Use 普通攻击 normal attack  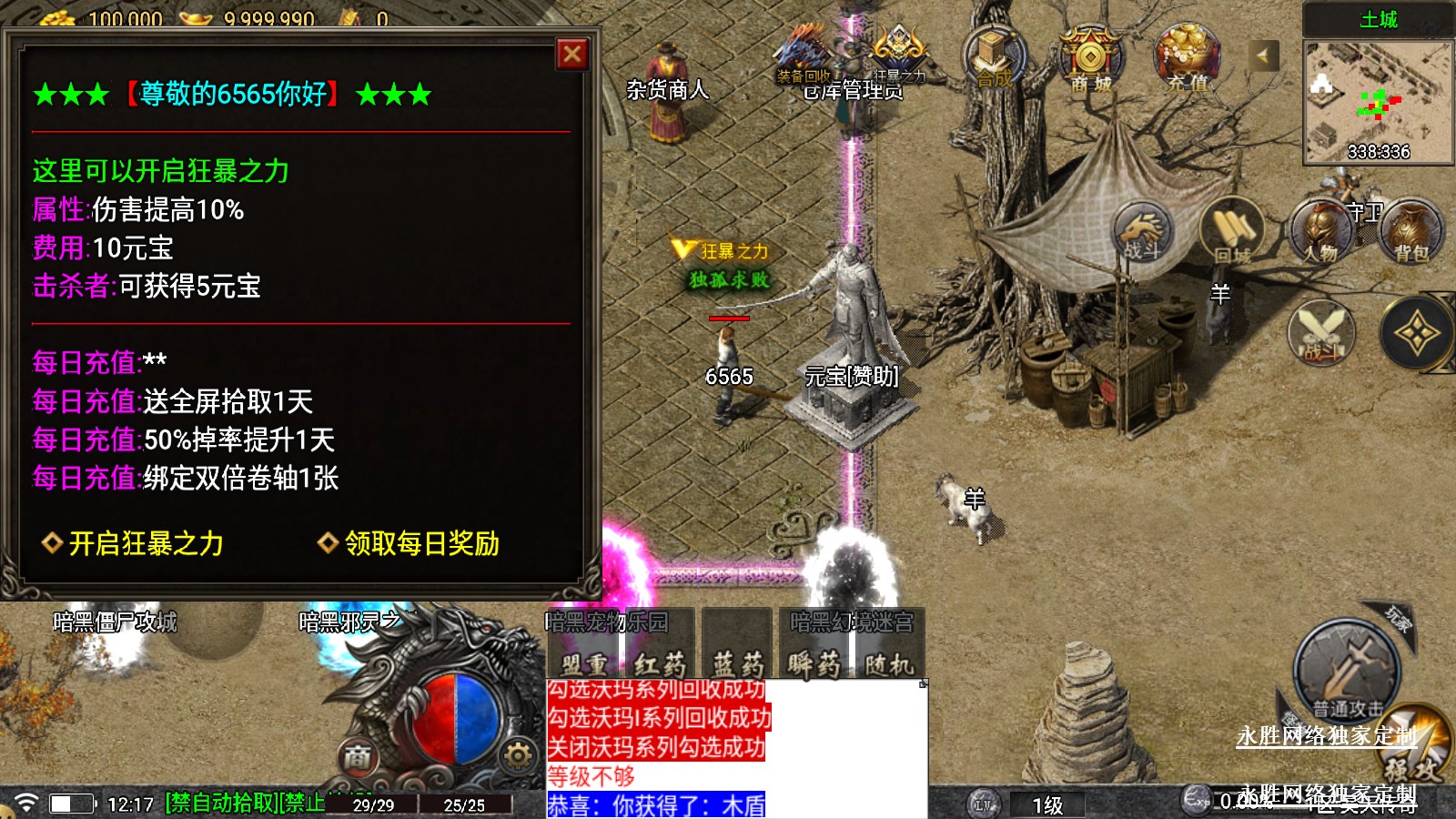point(1347,672)
